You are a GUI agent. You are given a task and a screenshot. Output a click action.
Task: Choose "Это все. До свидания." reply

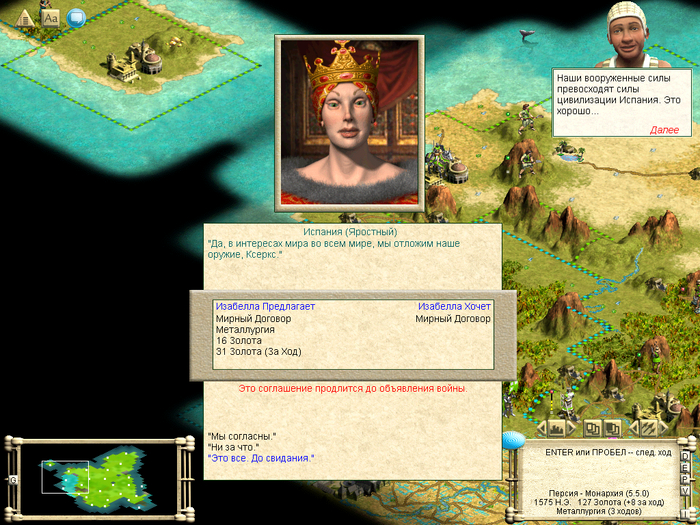click(260, 458)
